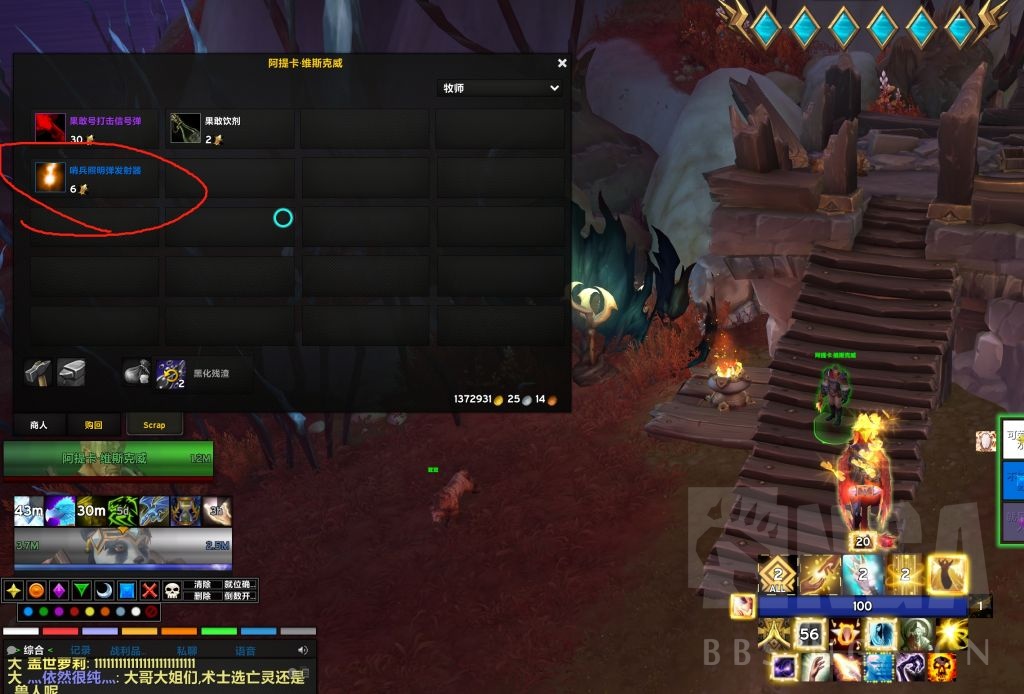The image size is (1024, 694).
Task: Click the single hammer repair icon
Action: point(39,373)
